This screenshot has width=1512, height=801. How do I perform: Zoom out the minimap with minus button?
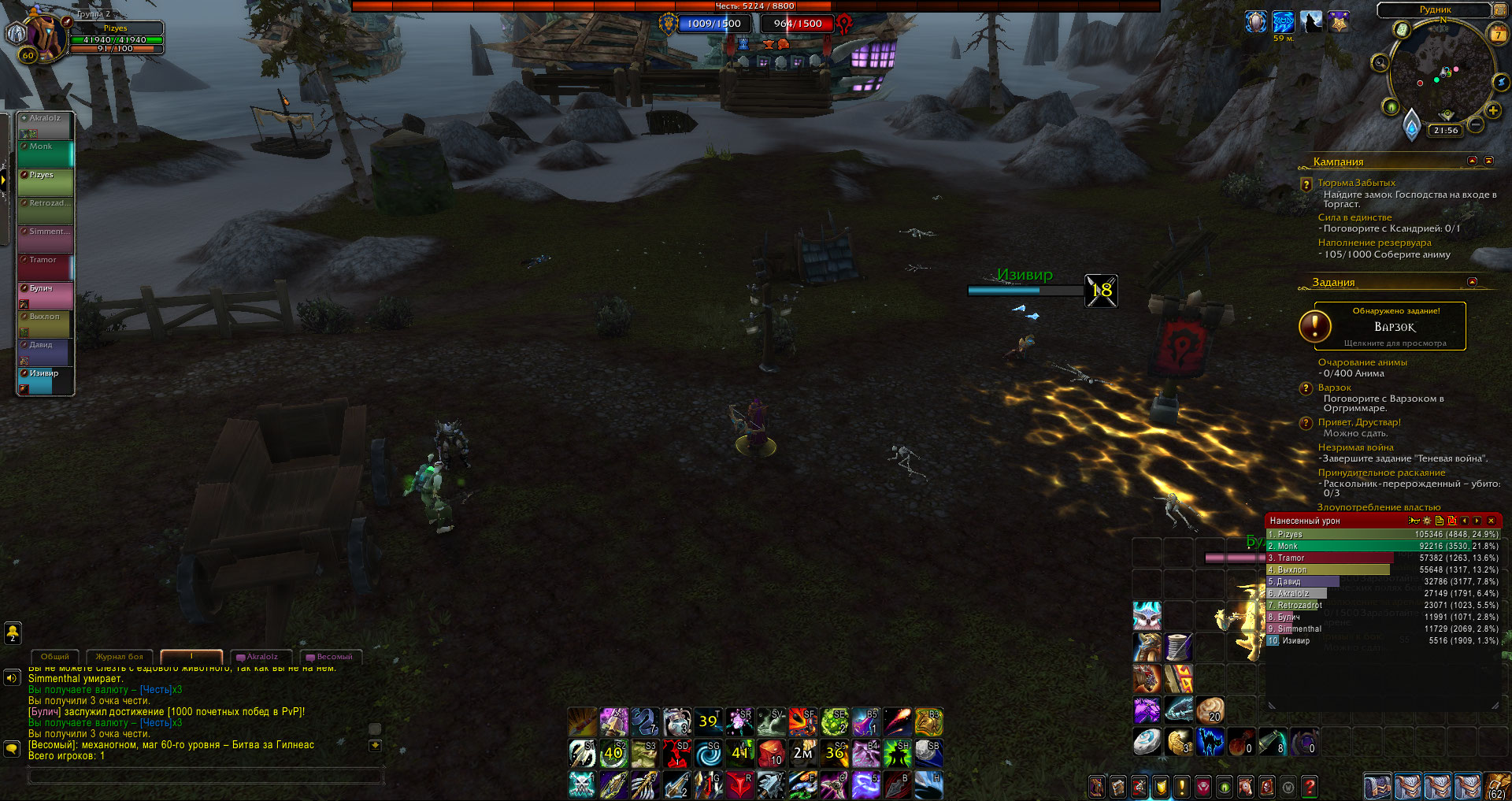(x=1476, y=124)
